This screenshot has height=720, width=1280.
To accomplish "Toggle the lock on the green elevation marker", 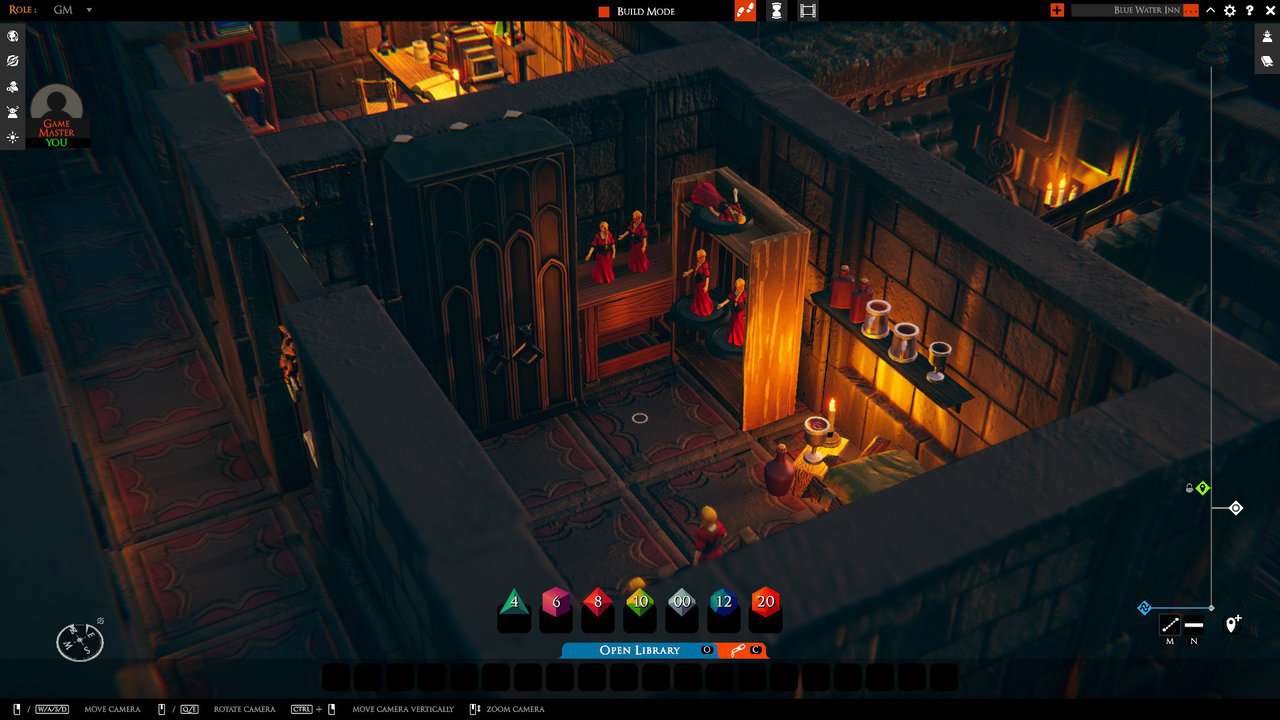I will click(1191, 488).
